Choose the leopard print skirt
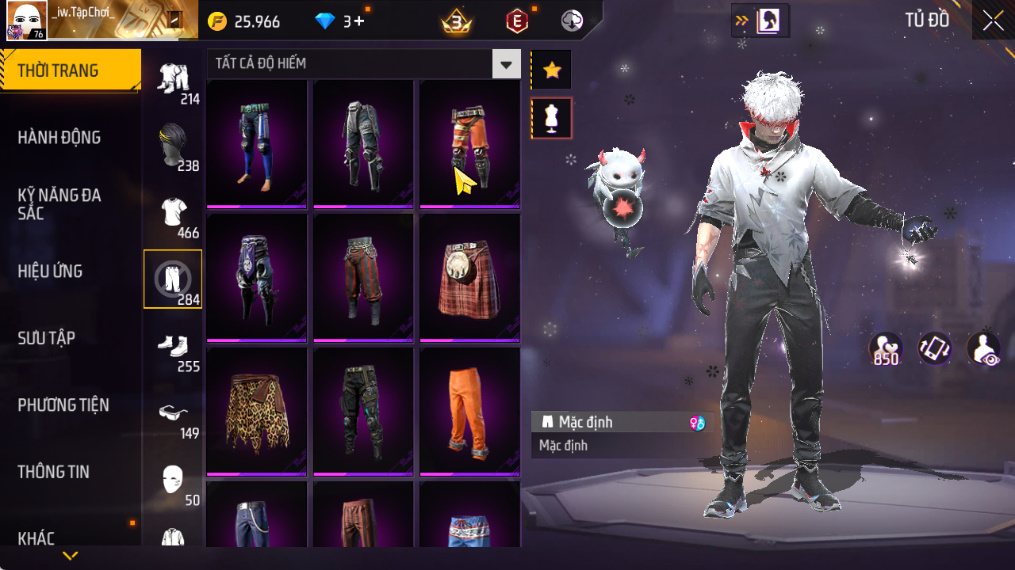1015x570 pixels. click(256, 410)
